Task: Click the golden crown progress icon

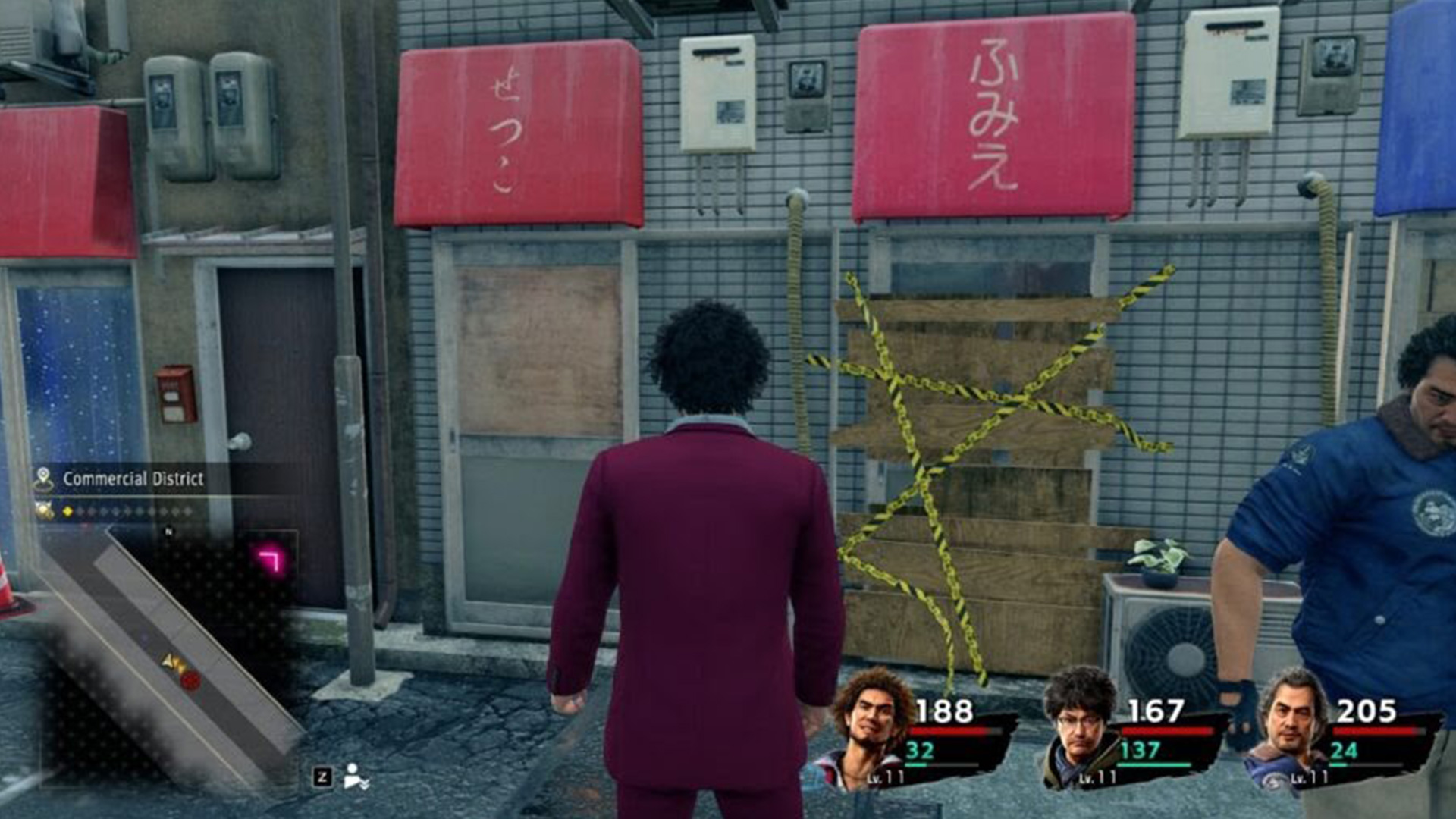Action: pyautogui.click(x=43, y=510)
